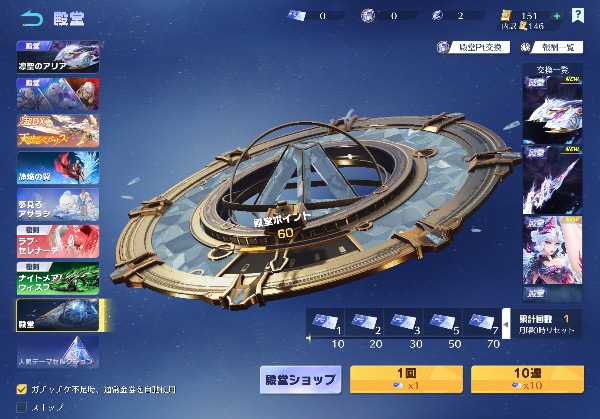Select the 人気テーマセレクション banner
This screenshot has height=419, width=600.
coord(58,352)
